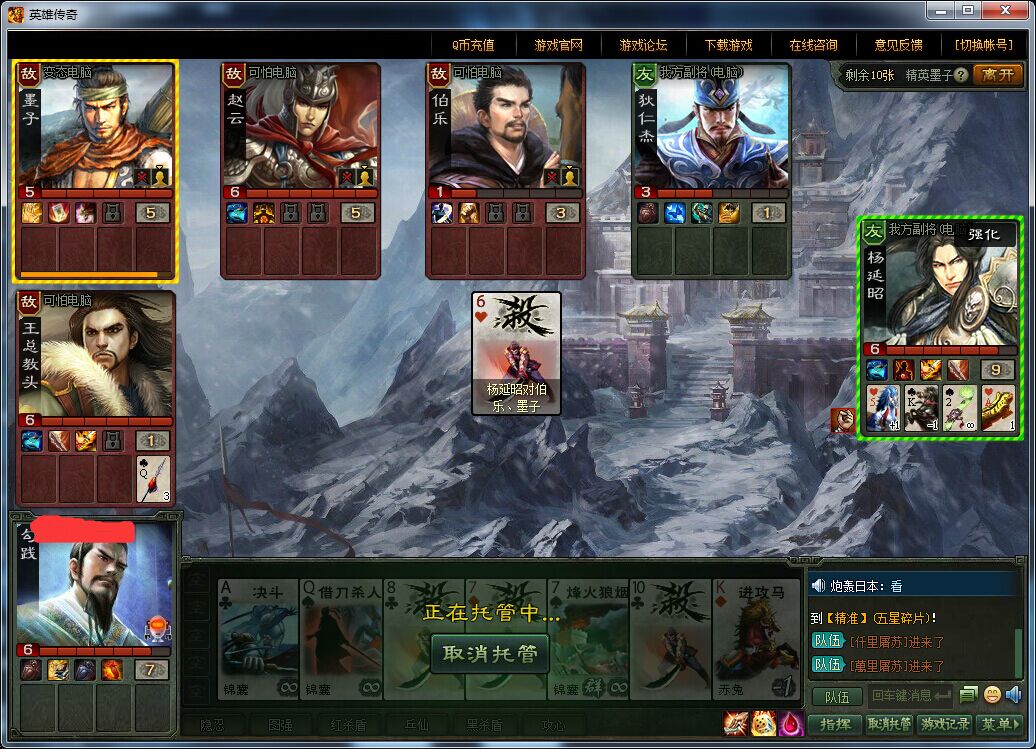Open the 意见反馈 feedback link
This screenshot has width=1036, height=749.
[898, 45]
